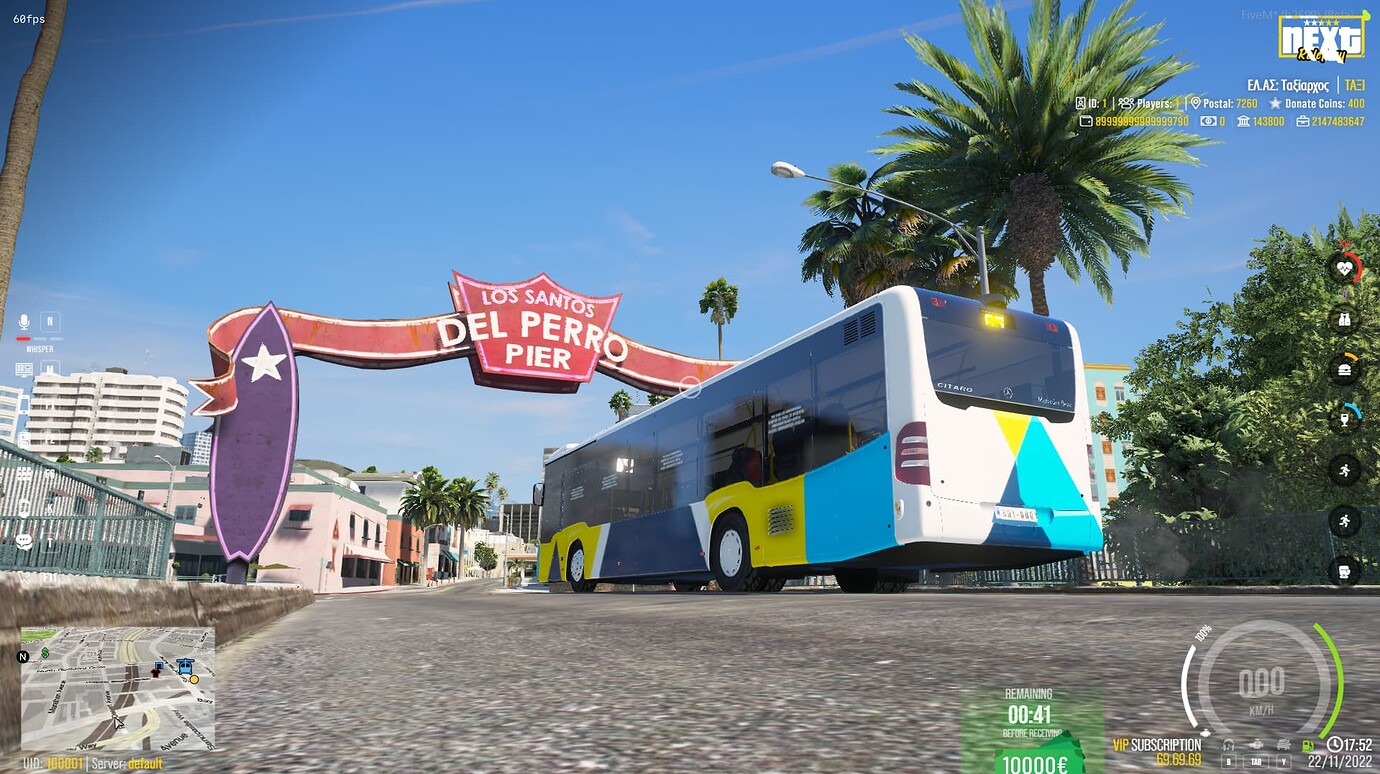1380x774 pixels.
Task: Click the whisper microphone icon
Action: [x=23, y=322]
